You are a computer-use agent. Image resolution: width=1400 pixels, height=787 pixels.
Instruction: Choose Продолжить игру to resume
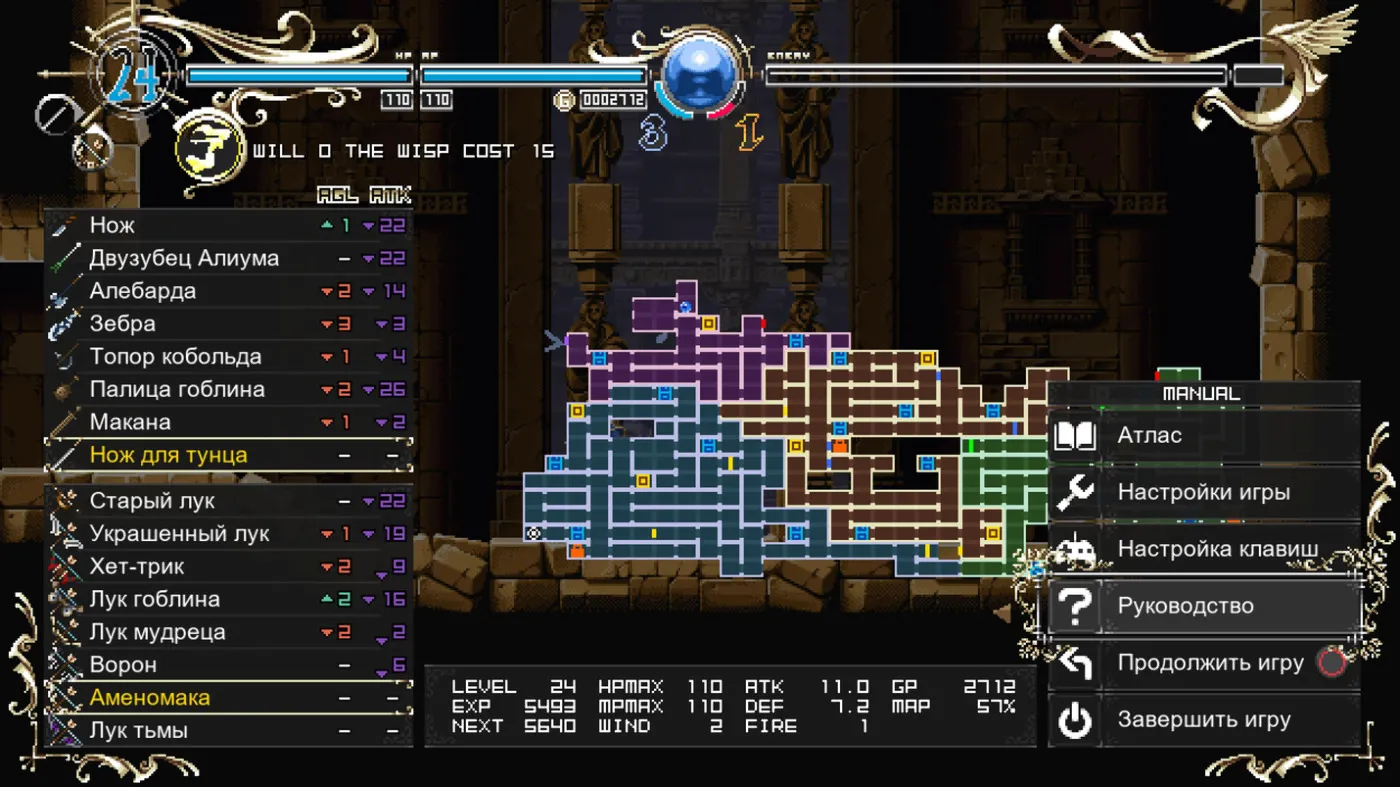point(1204,663)
